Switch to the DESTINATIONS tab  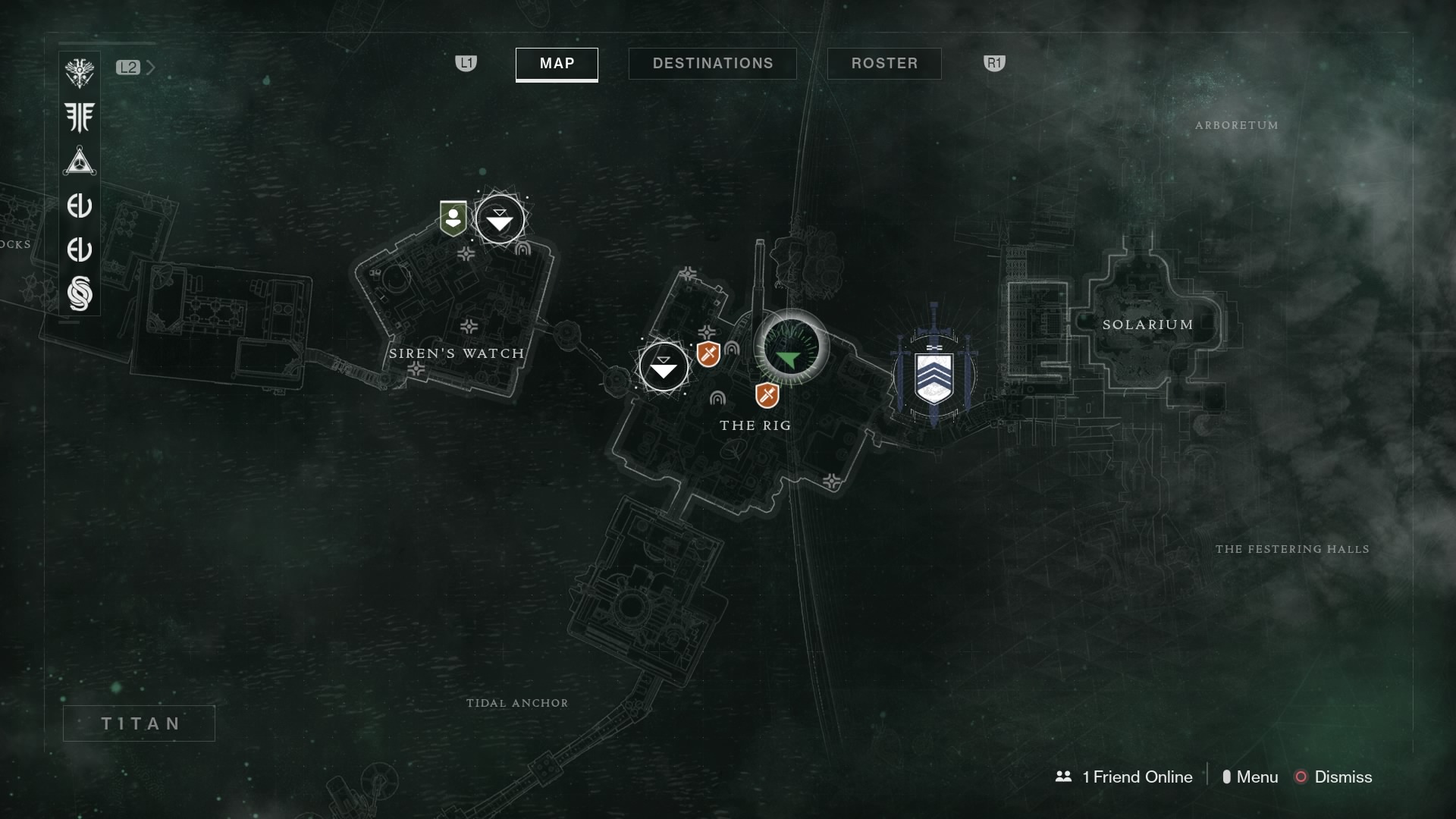712,64
